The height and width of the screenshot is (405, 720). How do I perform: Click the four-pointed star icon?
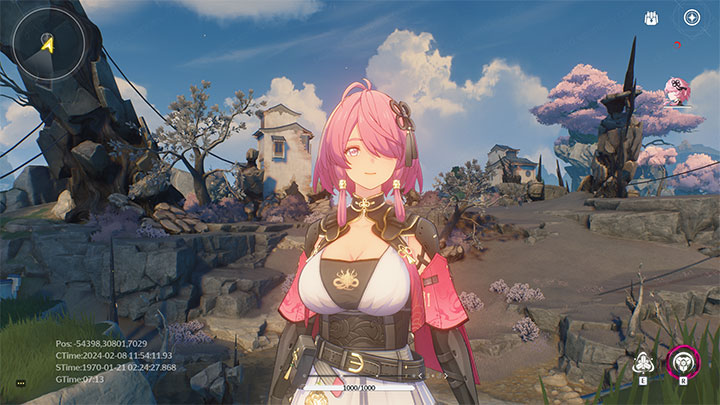pos(692,17)
